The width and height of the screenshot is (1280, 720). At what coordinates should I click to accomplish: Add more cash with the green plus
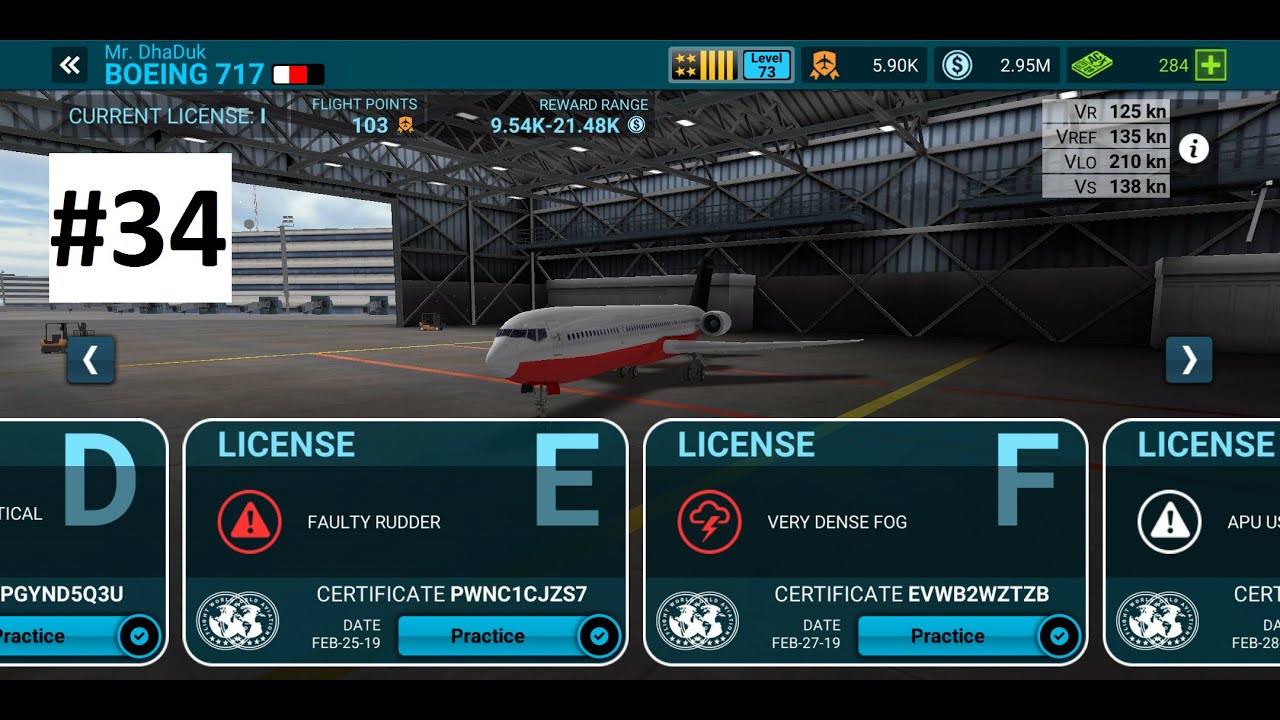tap(1211, 66)
